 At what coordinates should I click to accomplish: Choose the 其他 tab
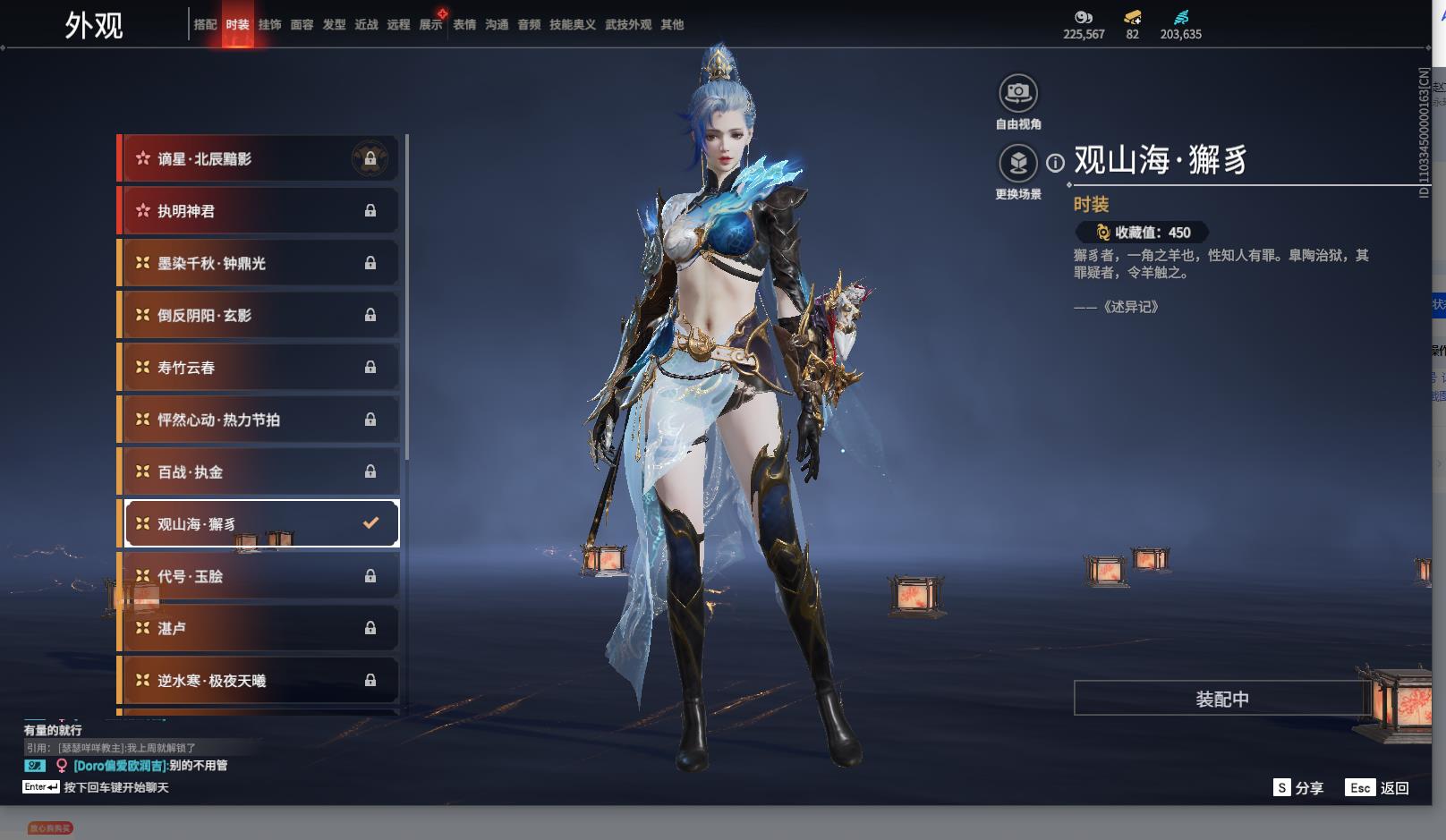[672, 25]
